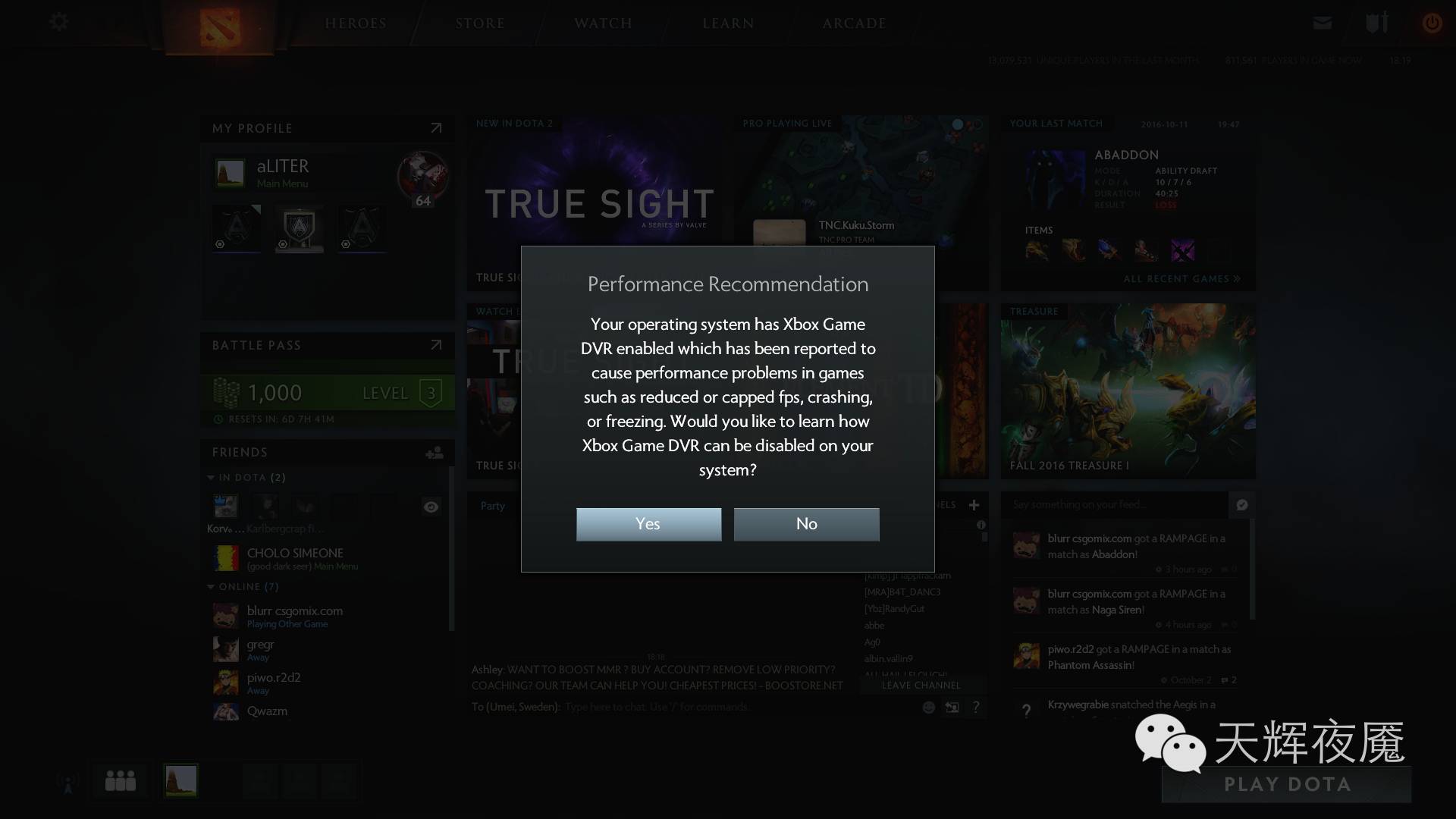Open the mail notifications icon

(1322, 23)
